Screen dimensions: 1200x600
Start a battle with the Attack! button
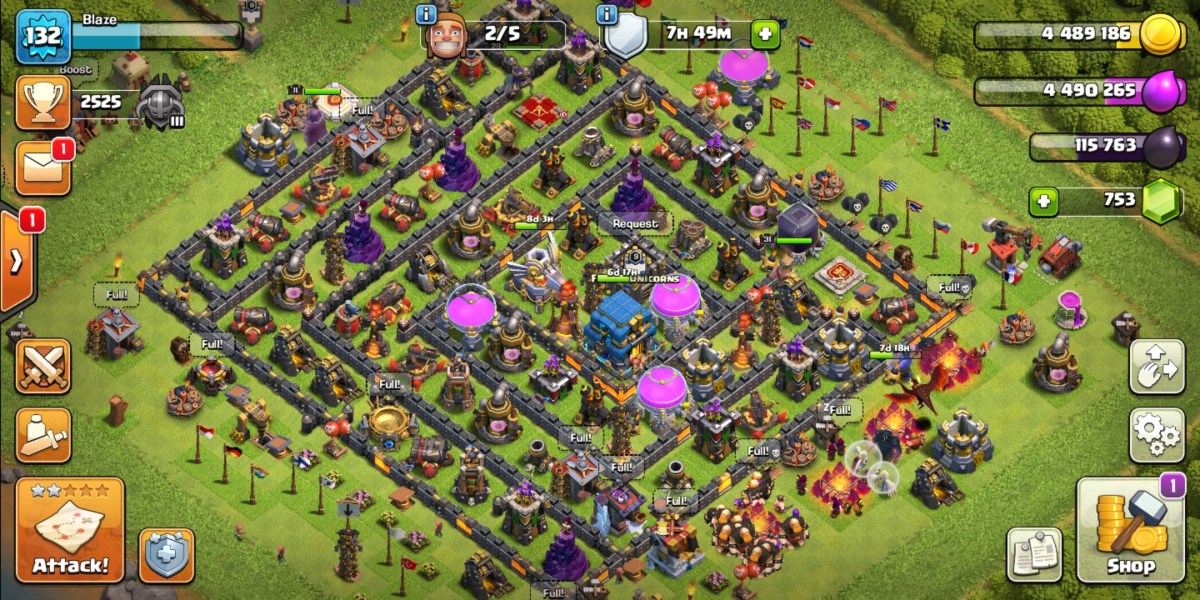coord(70,530)
